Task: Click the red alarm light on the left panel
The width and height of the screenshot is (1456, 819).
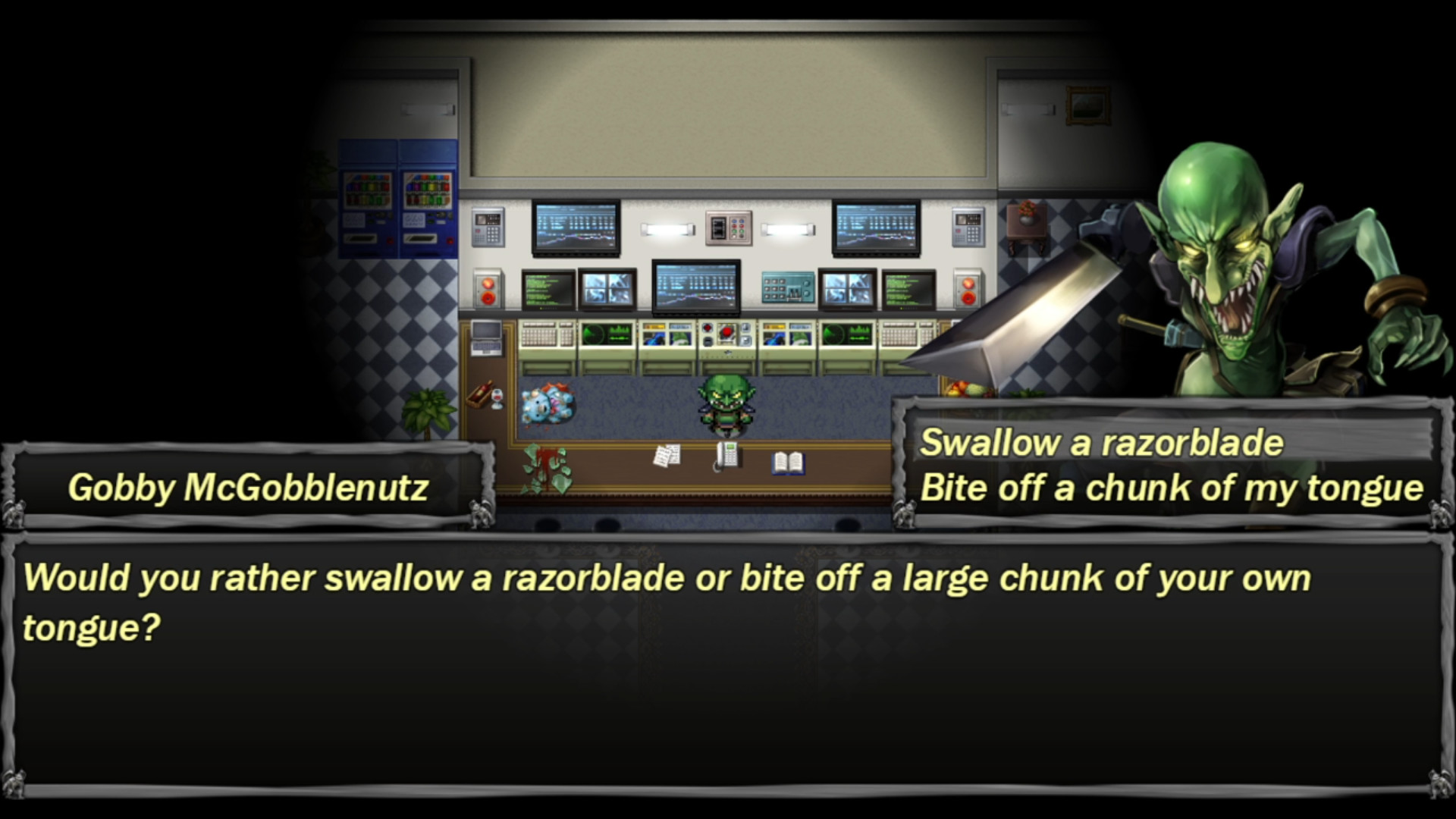Action: coord(489,290)
